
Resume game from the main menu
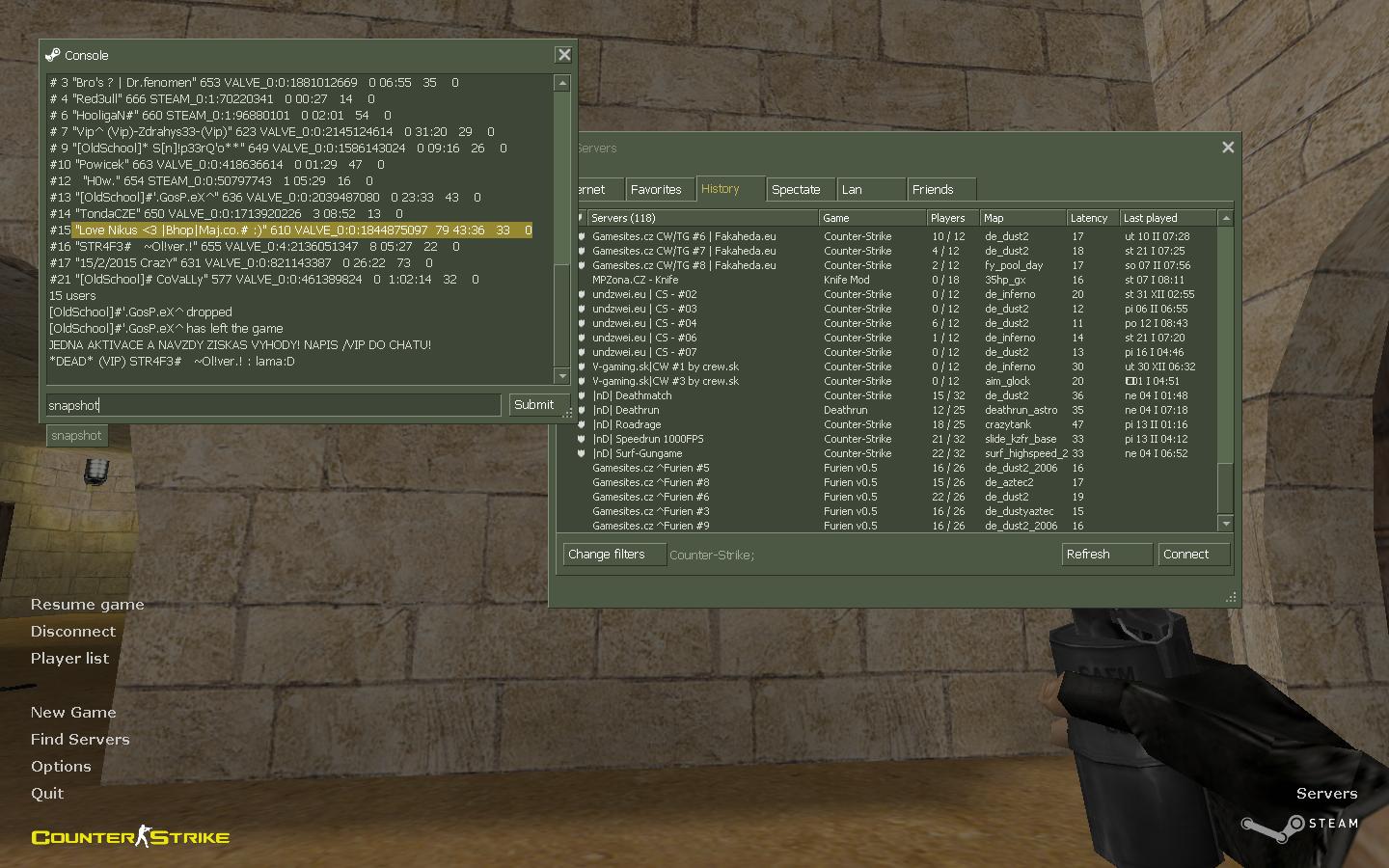point(87,605)
